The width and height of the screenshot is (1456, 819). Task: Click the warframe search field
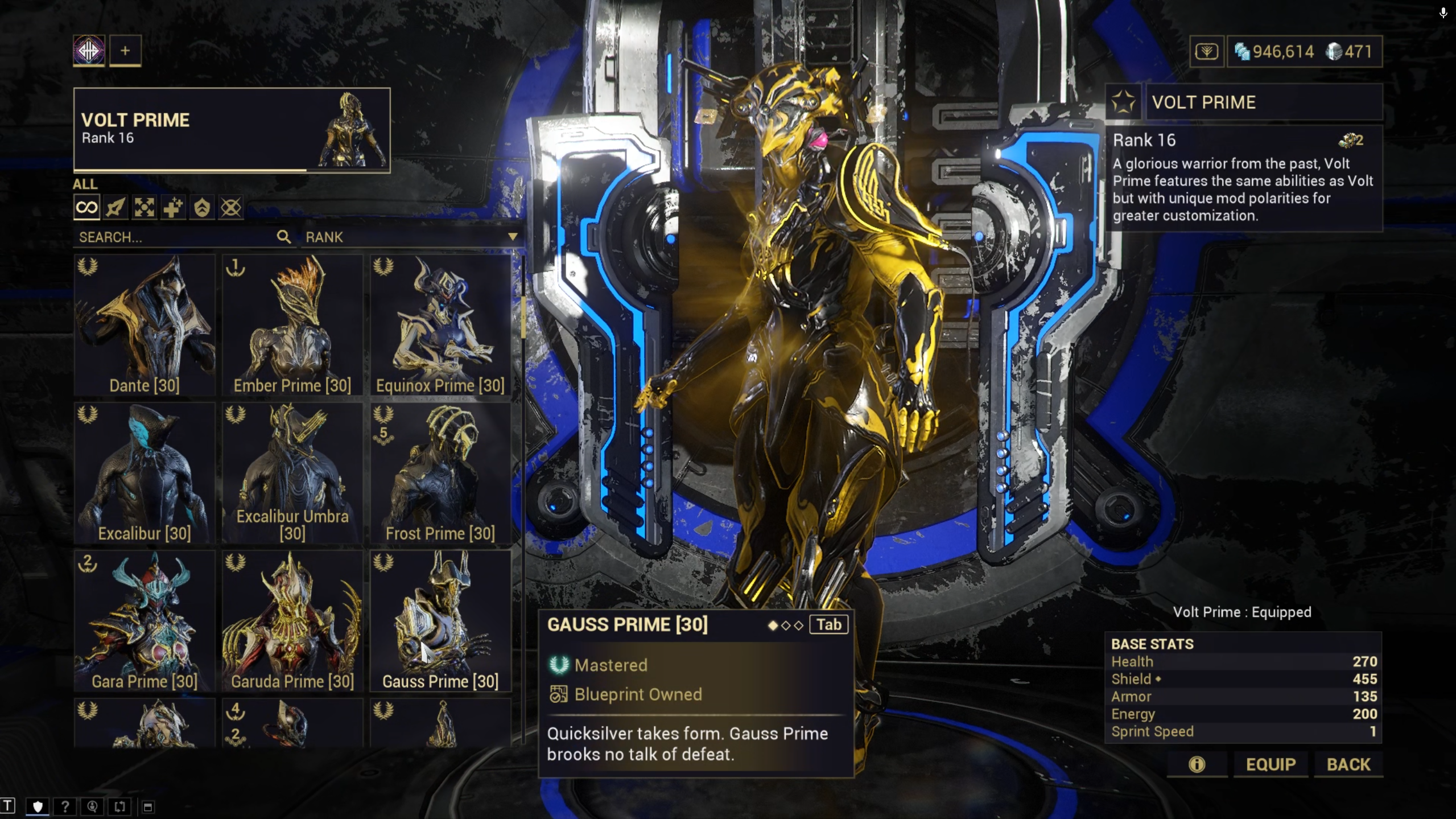[x=176, y=237]
